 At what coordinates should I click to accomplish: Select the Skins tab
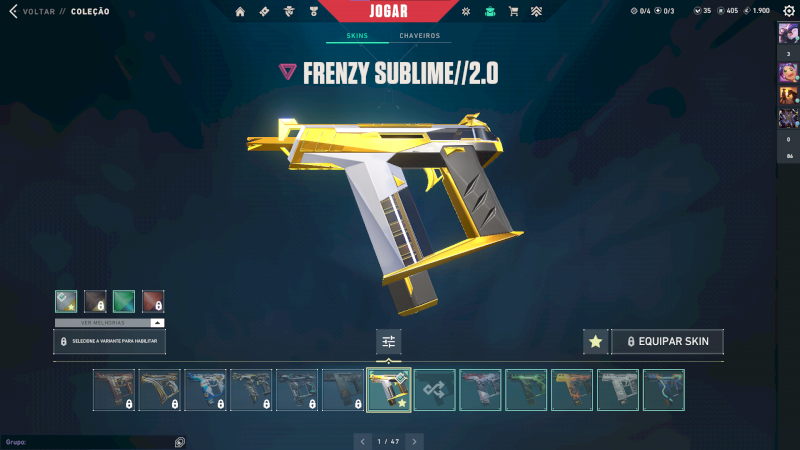pyautogui.click(x=357, y=36)
